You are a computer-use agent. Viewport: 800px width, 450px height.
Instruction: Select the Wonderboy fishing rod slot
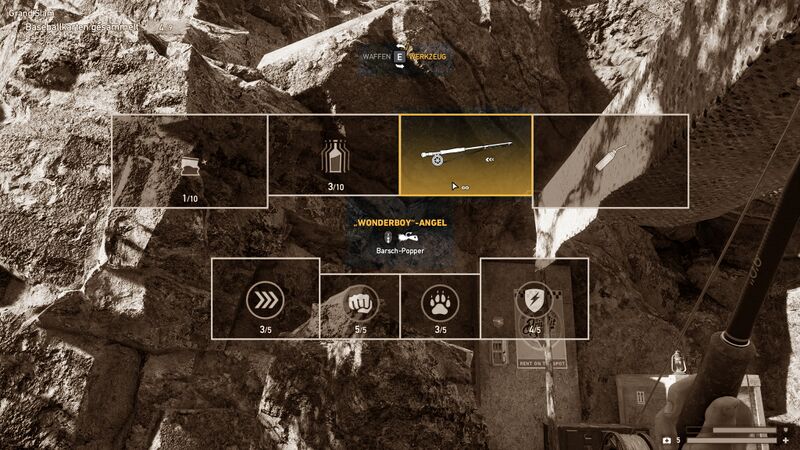tap(465, 155)
